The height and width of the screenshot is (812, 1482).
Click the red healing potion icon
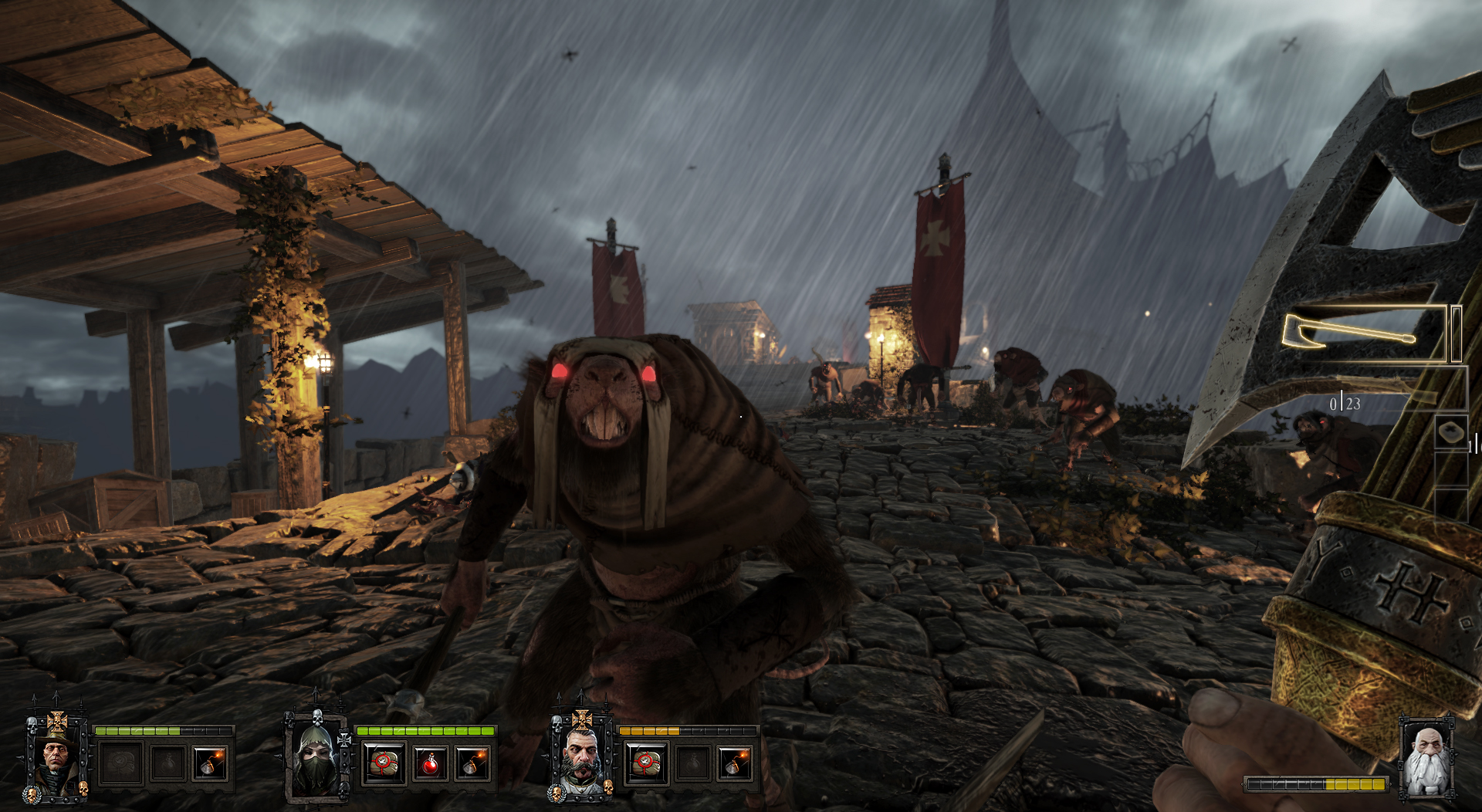click(x=431, y=763)
